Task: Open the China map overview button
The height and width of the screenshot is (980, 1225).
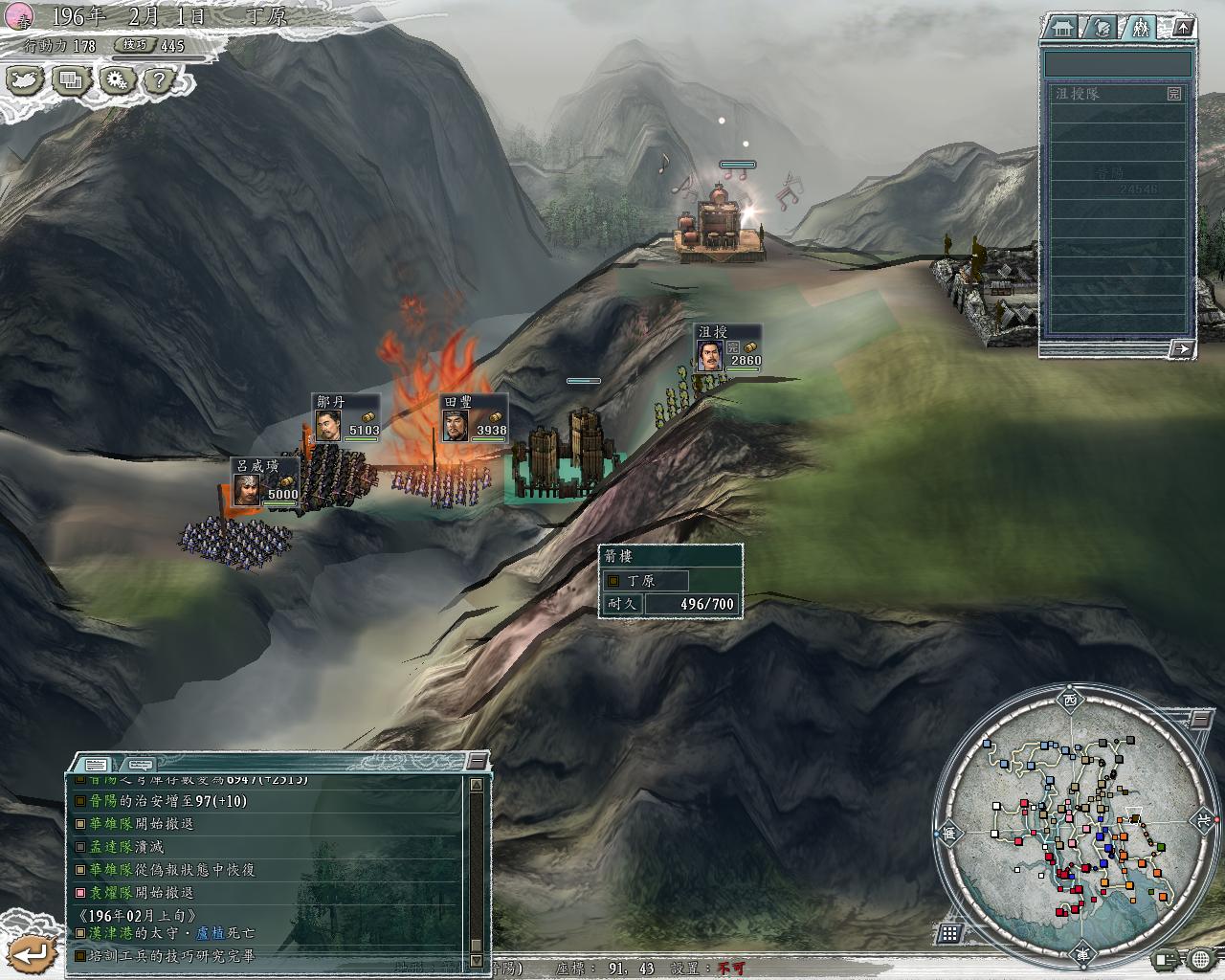Action: (27, 80)
